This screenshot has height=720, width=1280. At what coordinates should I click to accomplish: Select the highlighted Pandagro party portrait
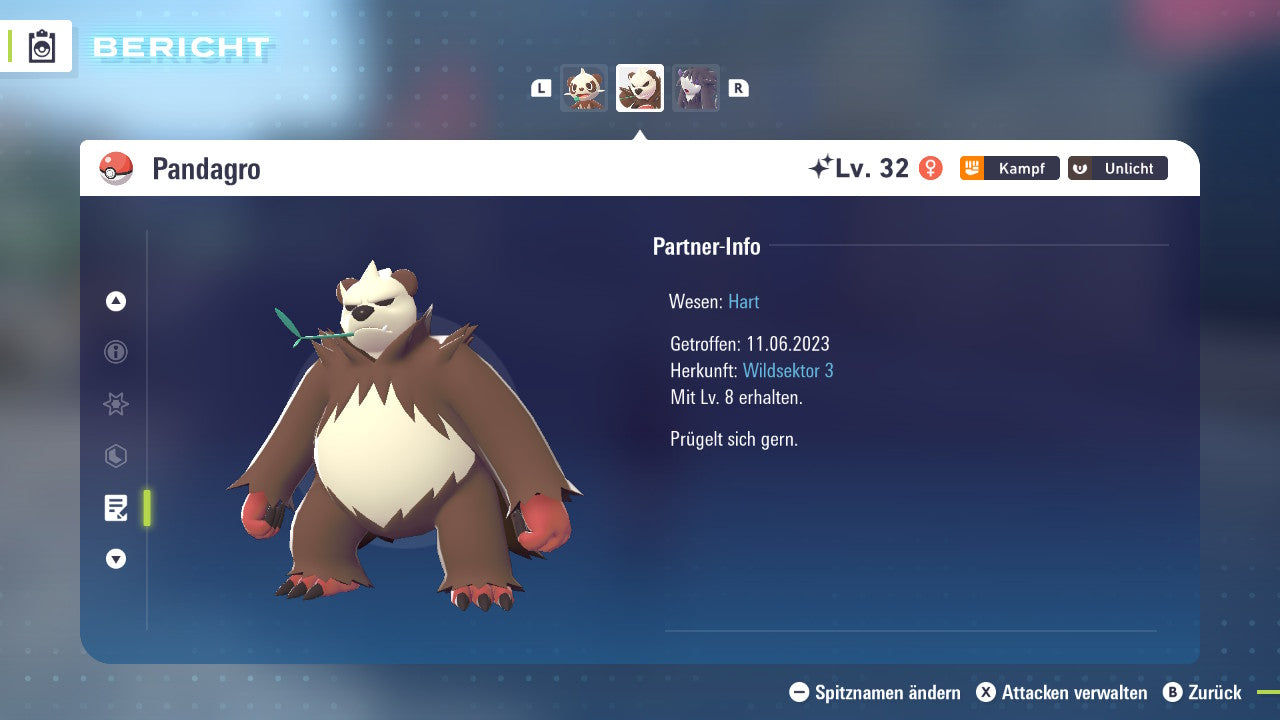coord(640,88)
